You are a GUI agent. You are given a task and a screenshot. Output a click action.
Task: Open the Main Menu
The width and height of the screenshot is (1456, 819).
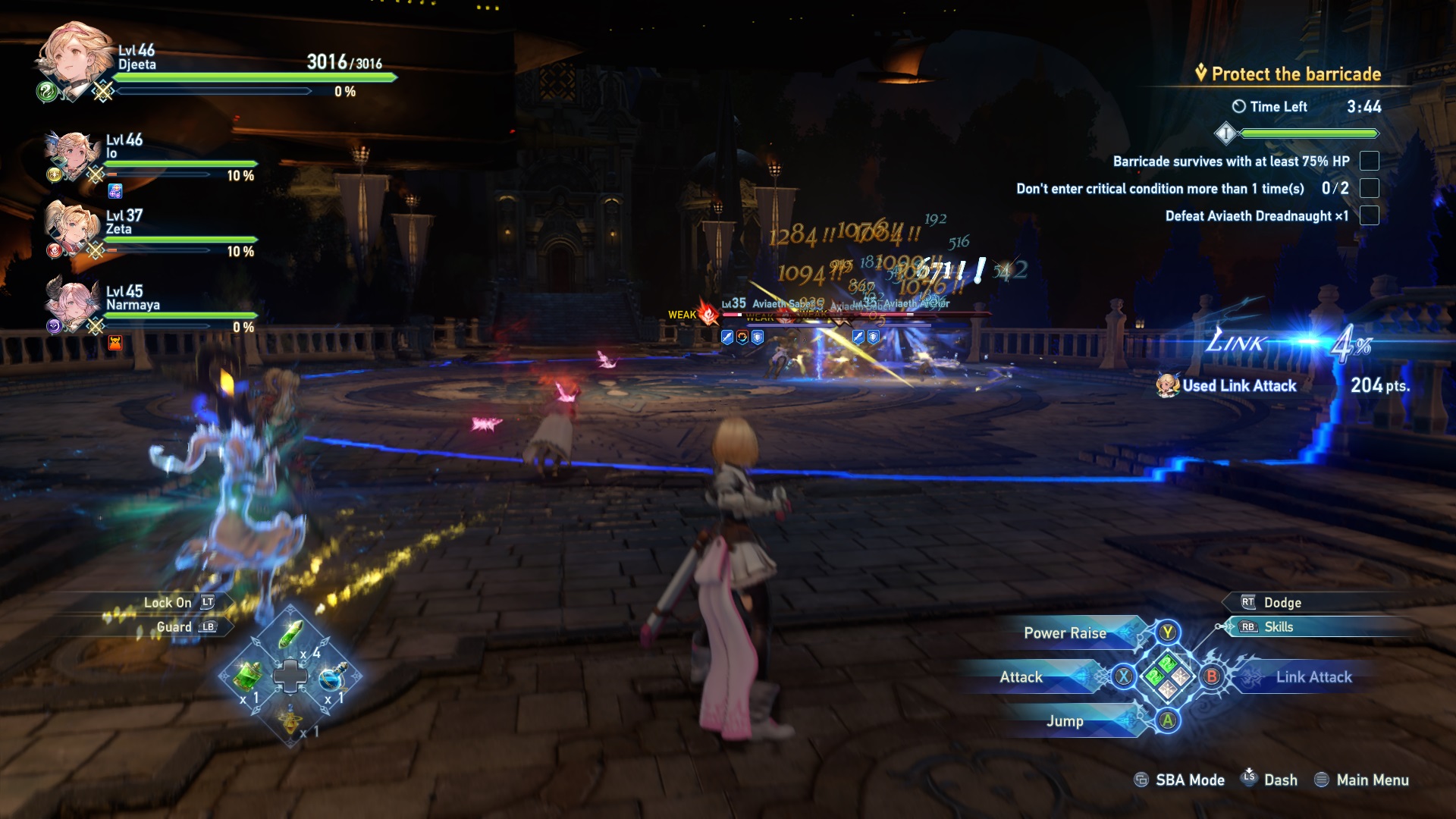tap(1372, 780)
